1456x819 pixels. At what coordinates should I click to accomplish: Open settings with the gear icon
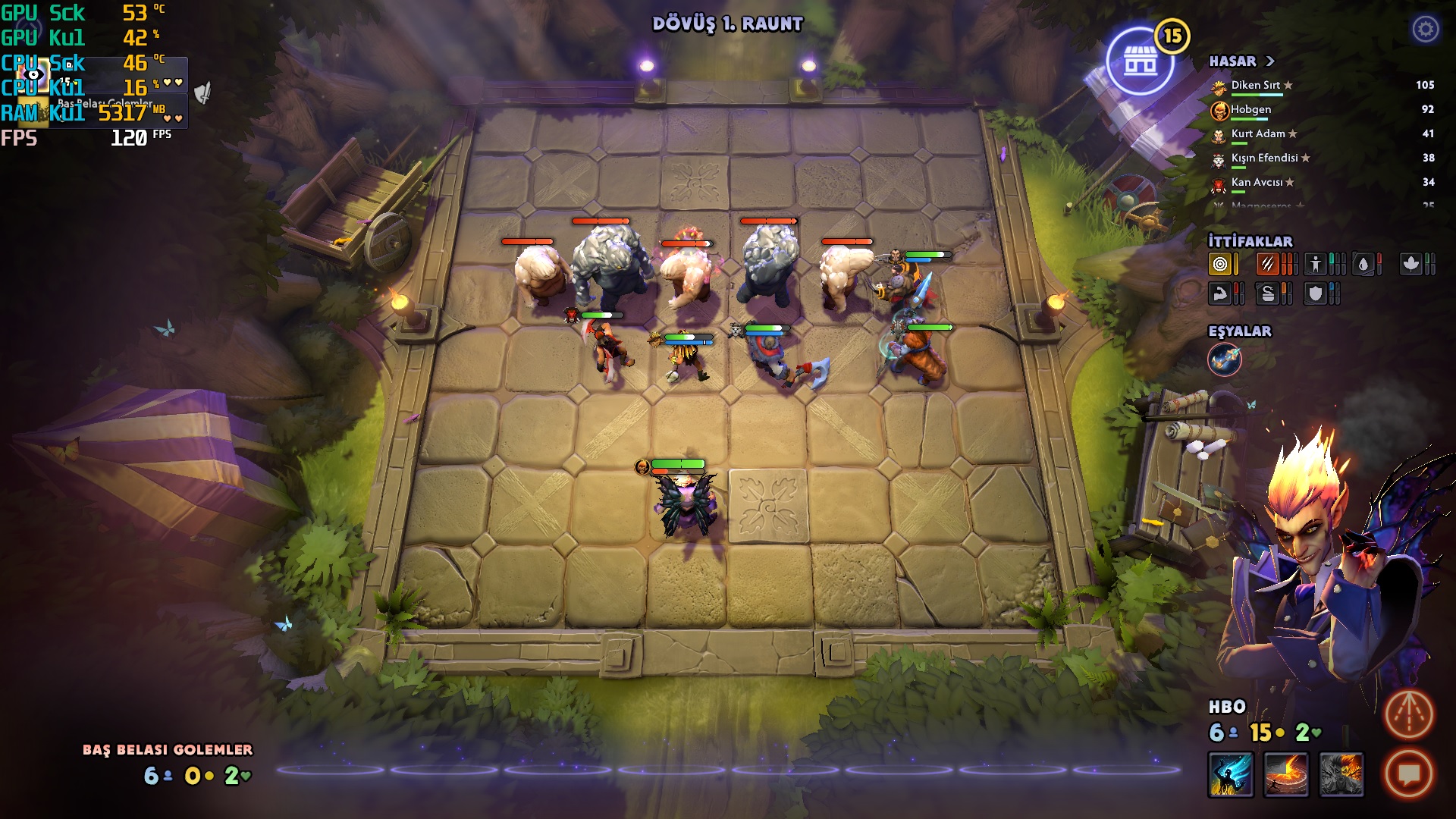tap(1426, 30)
